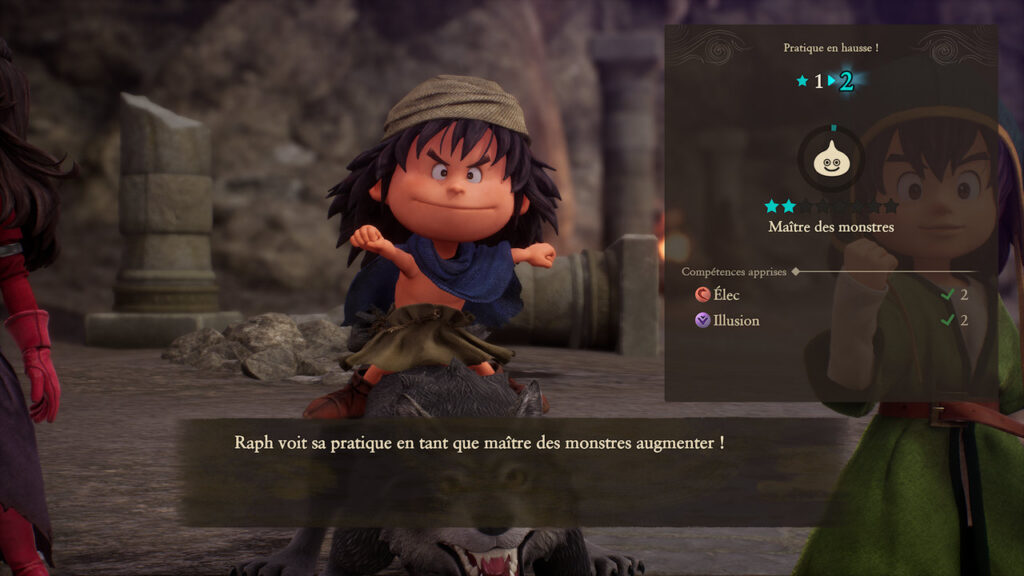Select the Élec learned skill row
Screen dimensions: 1024x576
tap(830, 295)
